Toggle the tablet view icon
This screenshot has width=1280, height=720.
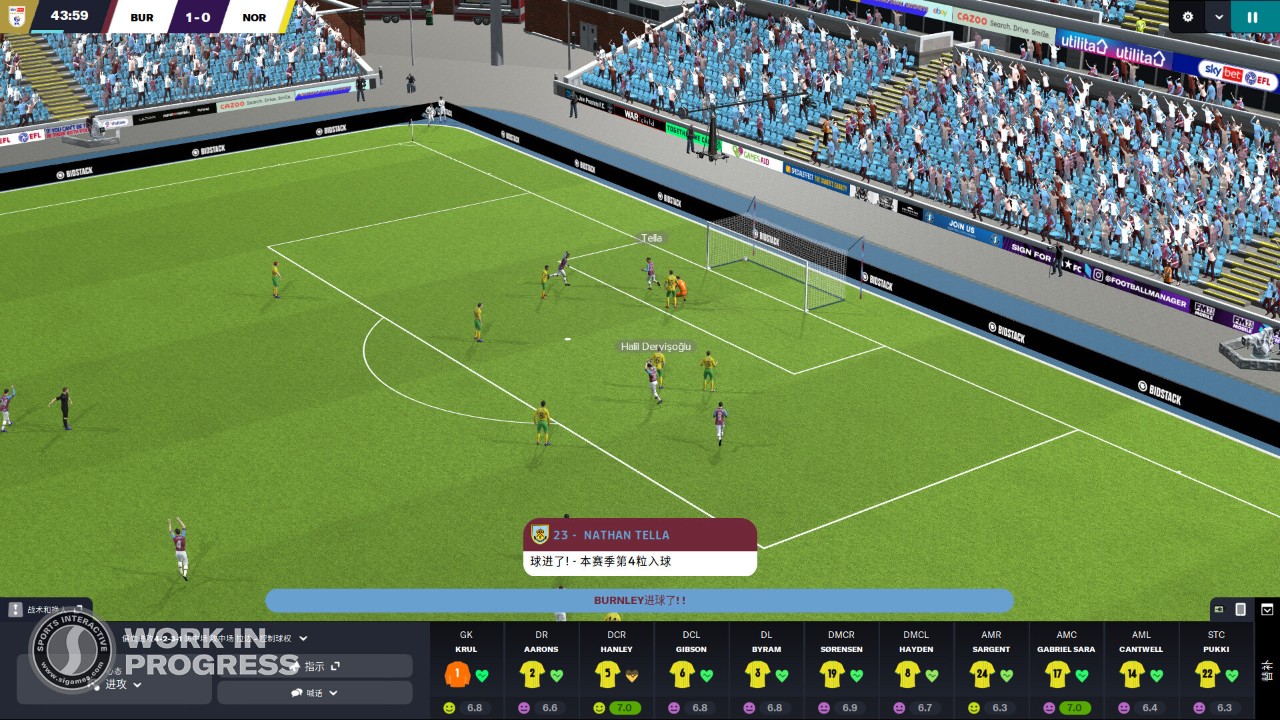pos(1240,609)
